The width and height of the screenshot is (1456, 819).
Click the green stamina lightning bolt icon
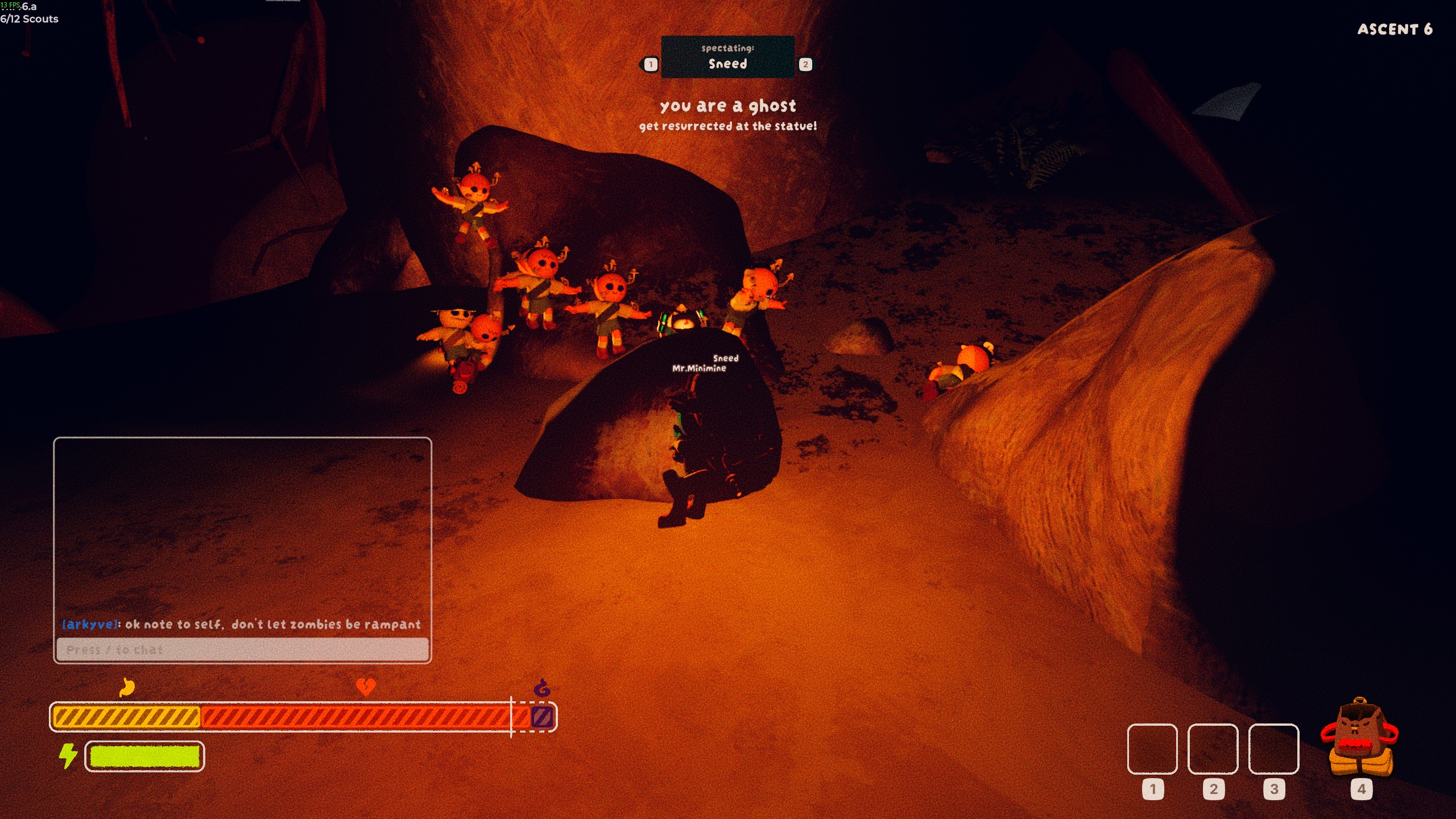tap(68, 756)
